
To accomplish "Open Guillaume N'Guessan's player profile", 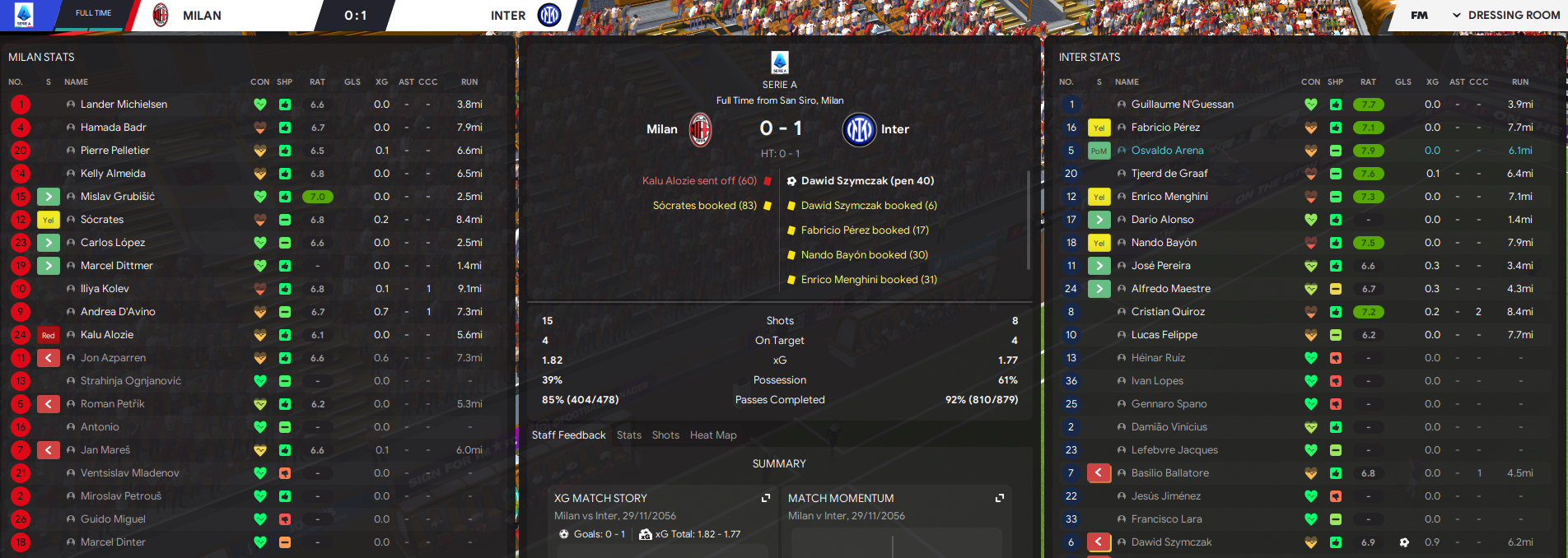I will tap(1182, 105).
